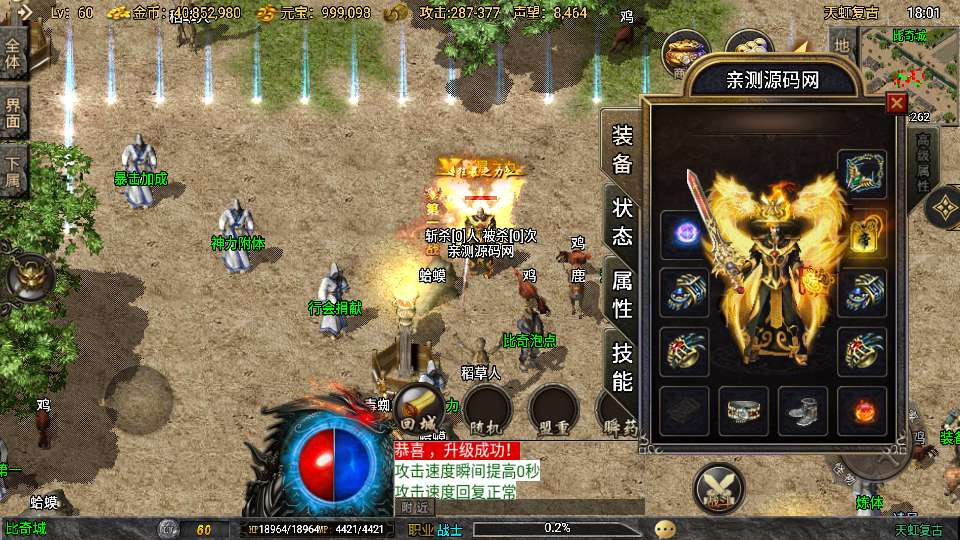The image size is (960, 540).
Task: Switch to the 装备 equipment tab
Action: (x=622, y=149)
